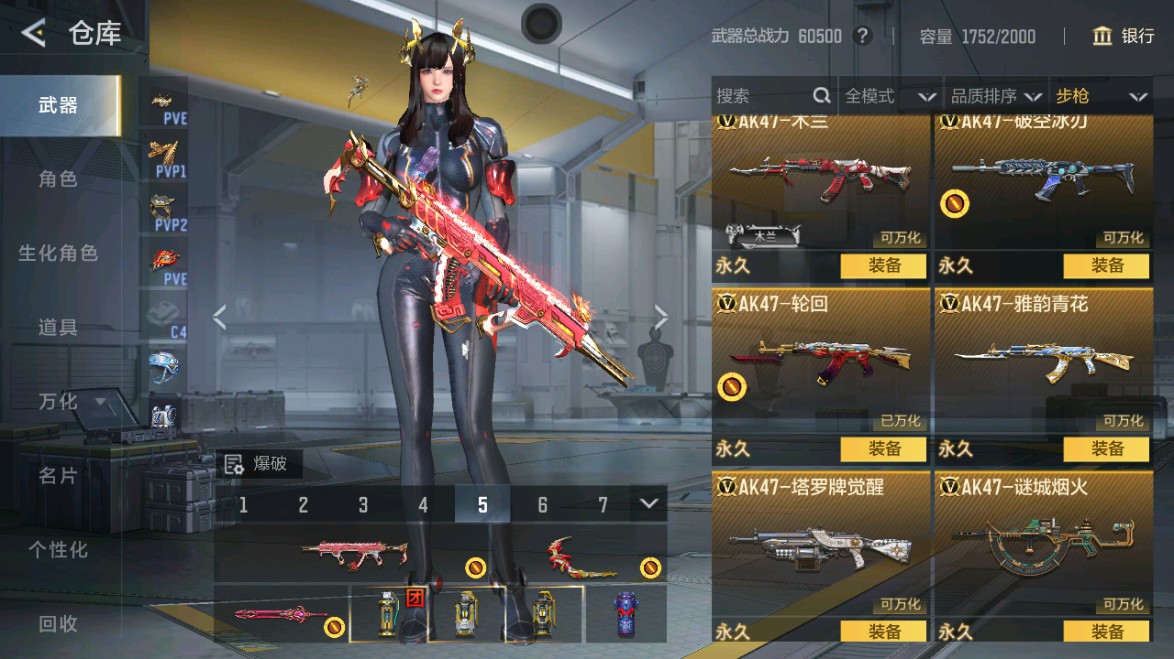Switch to the 角色 tab

[58, 179]
